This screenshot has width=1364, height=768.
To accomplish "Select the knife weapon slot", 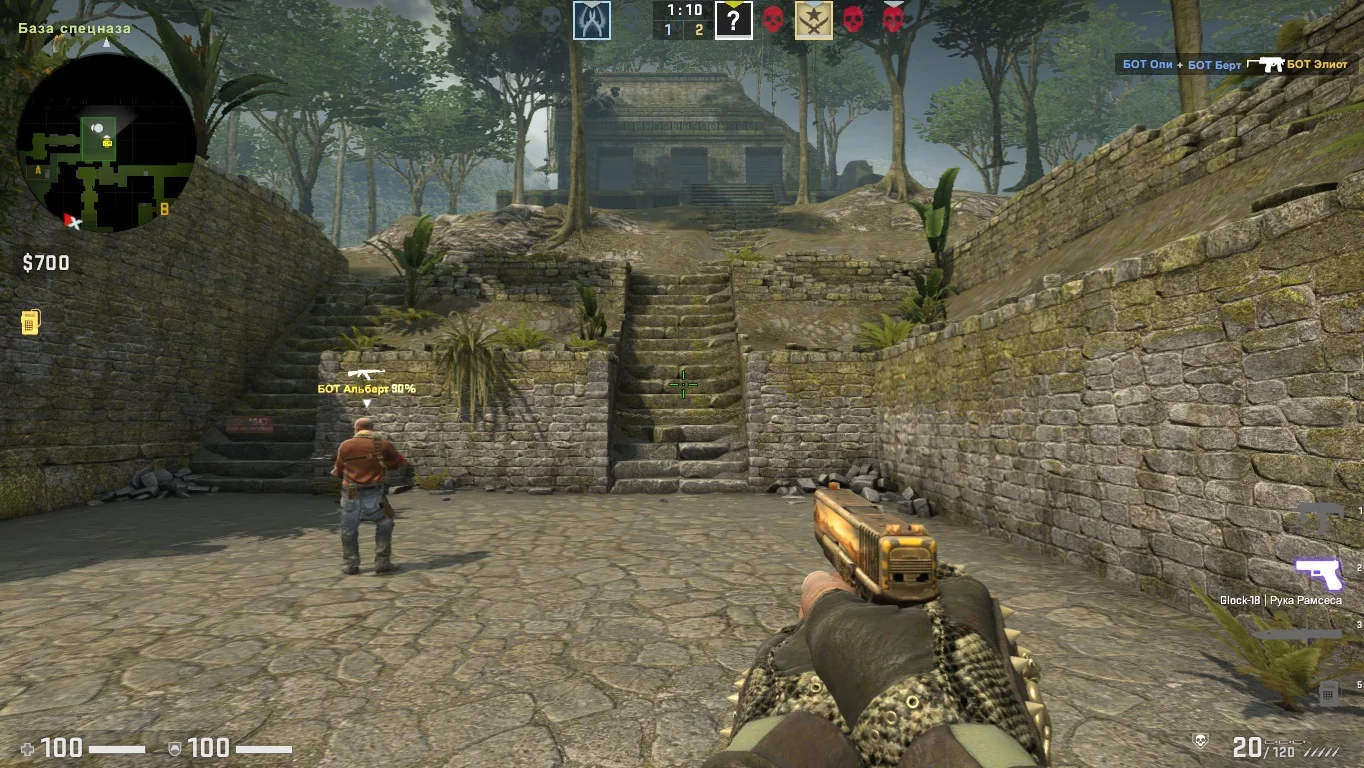I will (x=1296, y=632).
